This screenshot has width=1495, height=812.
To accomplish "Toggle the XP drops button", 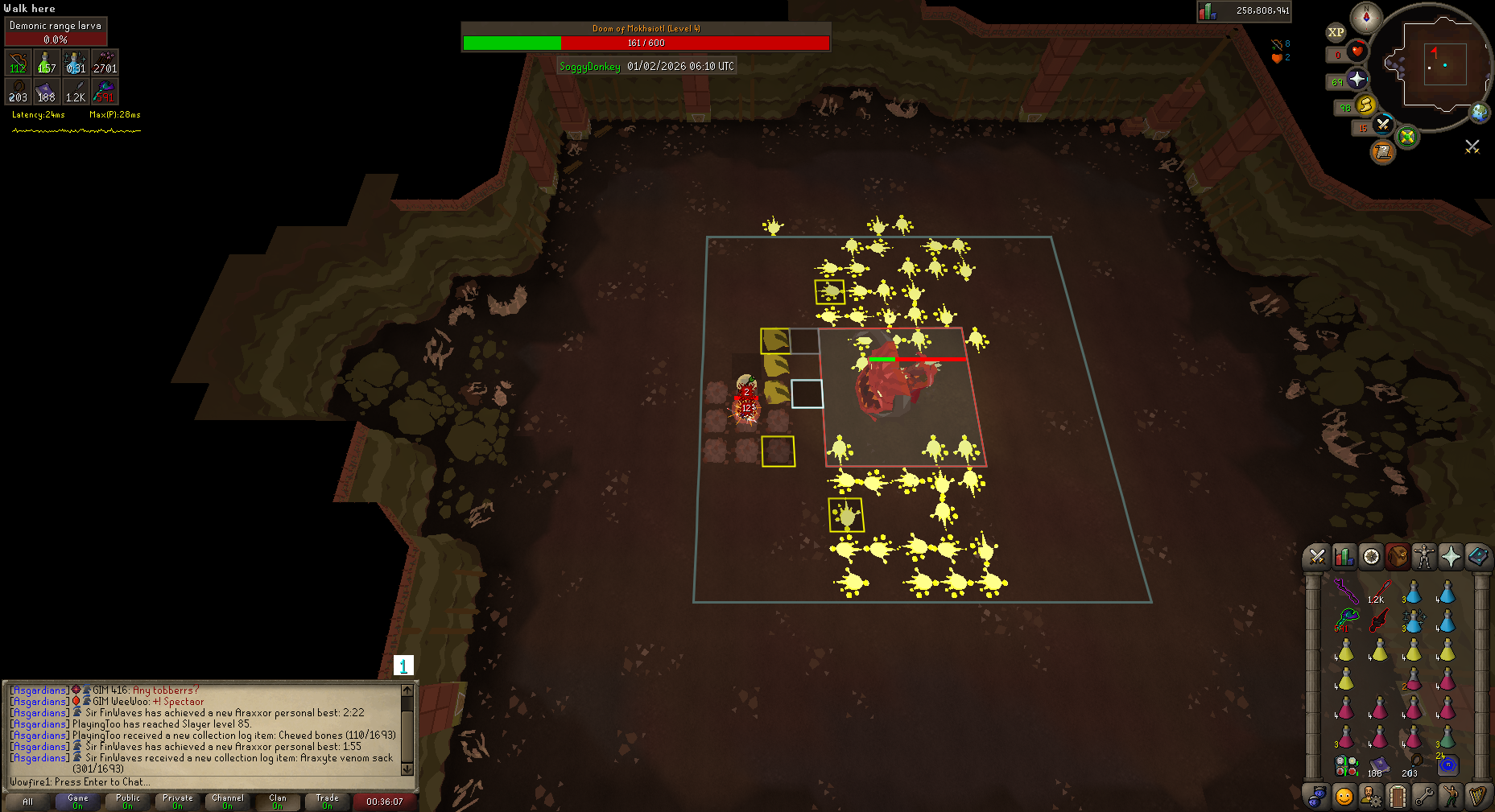I will (1336, 32).
